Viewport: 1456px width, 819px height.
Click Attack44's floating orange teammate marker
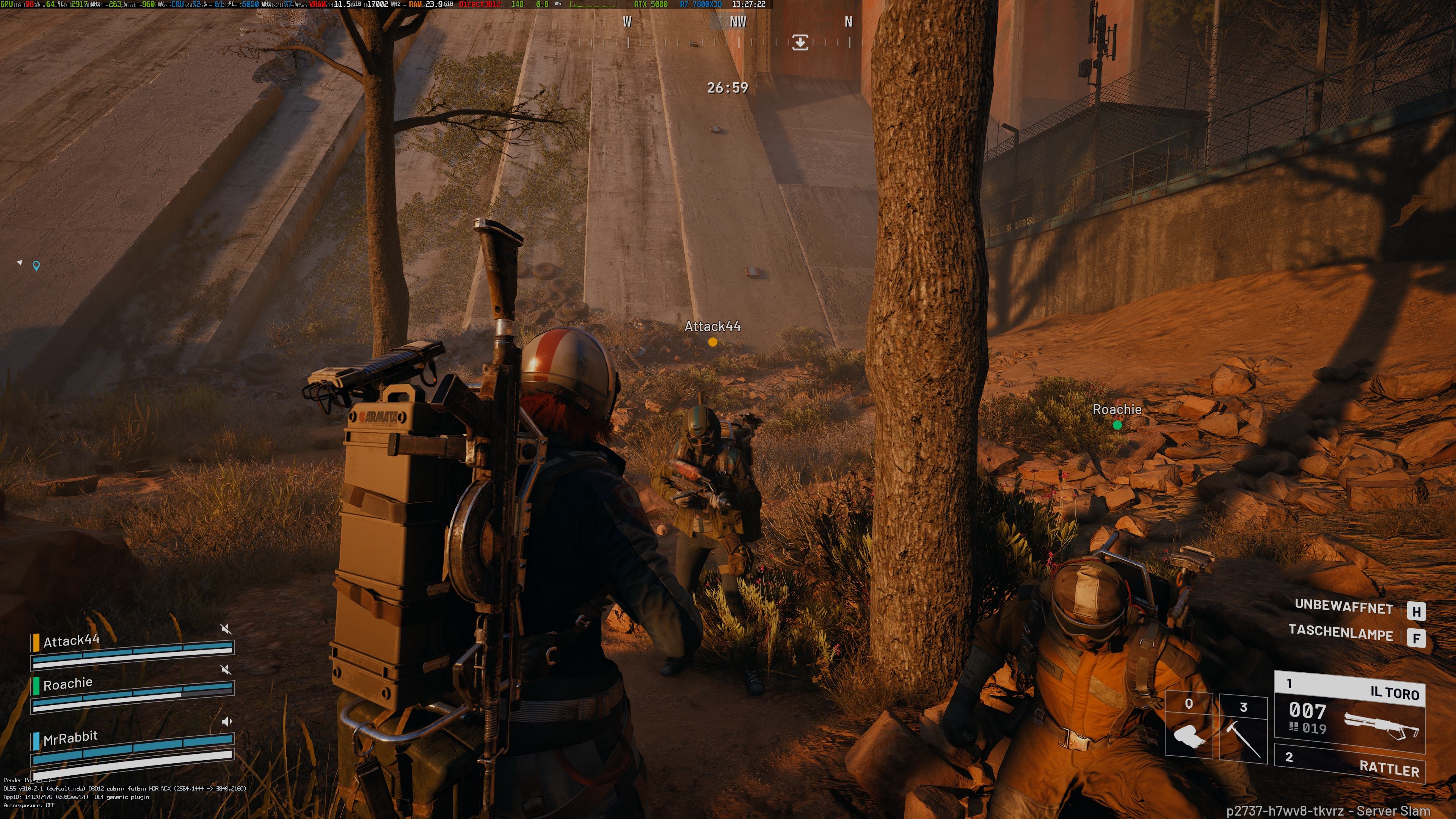tap(713, 342)
